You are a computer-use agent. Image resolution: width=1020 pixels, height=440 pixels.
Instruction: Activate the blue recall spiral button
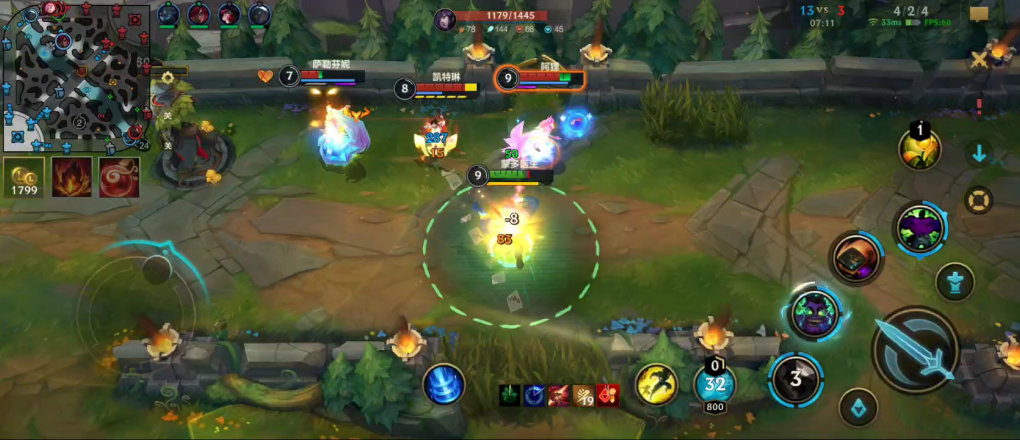[x=442, y=385]
